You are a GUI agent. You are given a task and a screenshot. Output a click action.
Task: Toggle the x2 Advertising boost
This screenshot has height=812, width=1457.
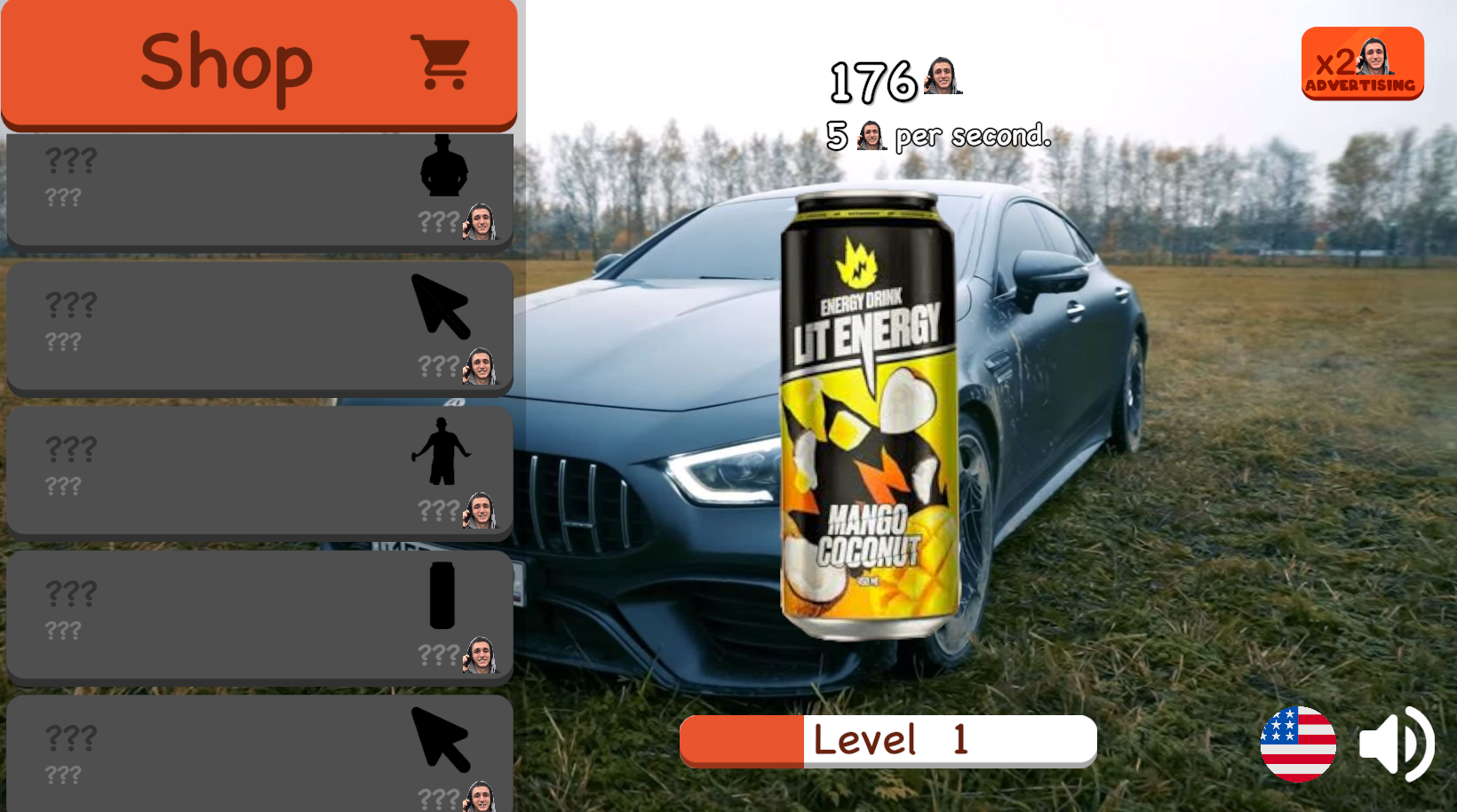coord(1362,62)
